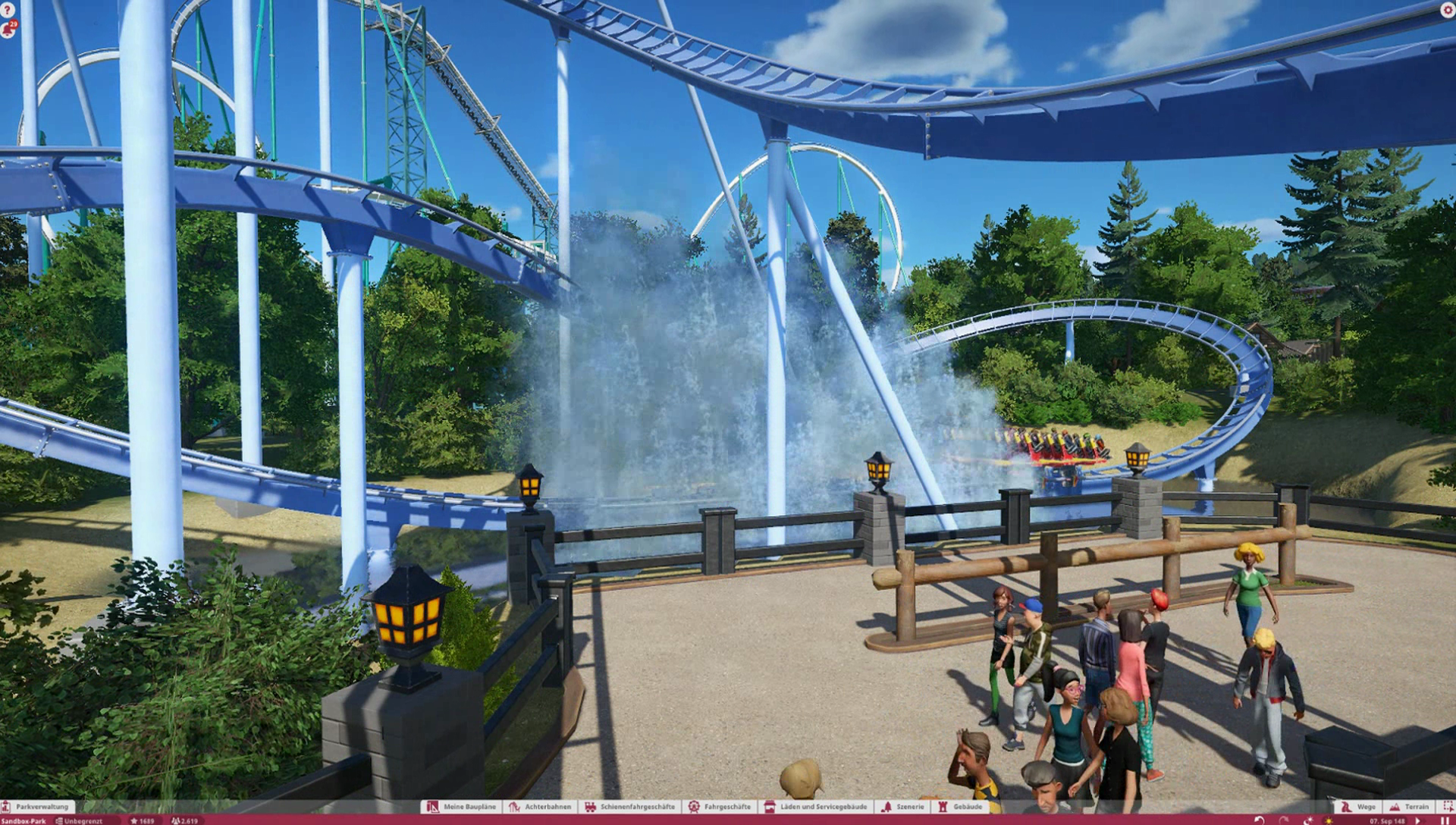Undo the last action

click(1260, 820)
